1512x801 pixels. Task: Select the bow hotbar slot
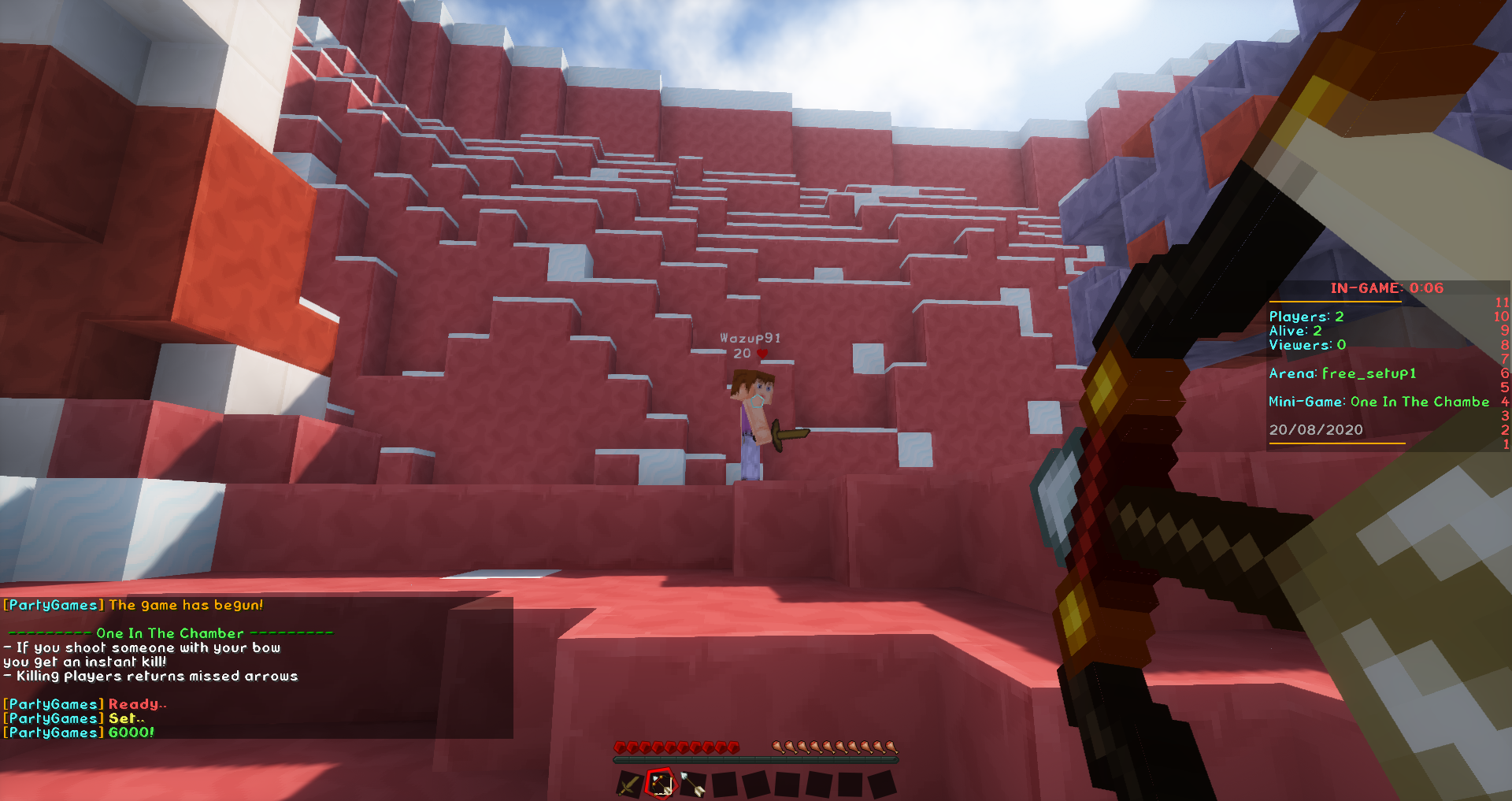point(661,784)
